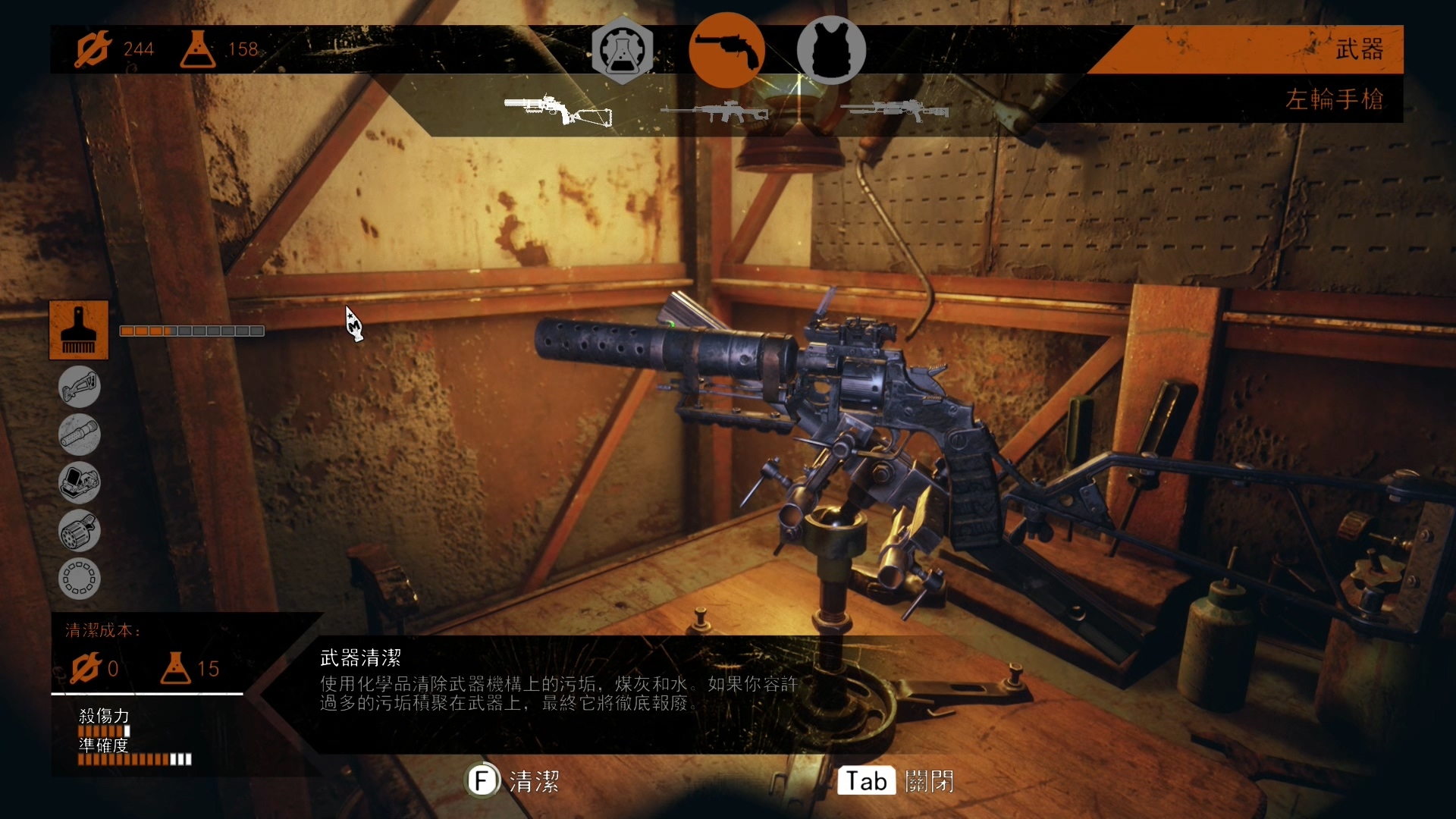Switch to the crafting flask menu
This screenshot has width=1456, height=819.
coord(621,49)
